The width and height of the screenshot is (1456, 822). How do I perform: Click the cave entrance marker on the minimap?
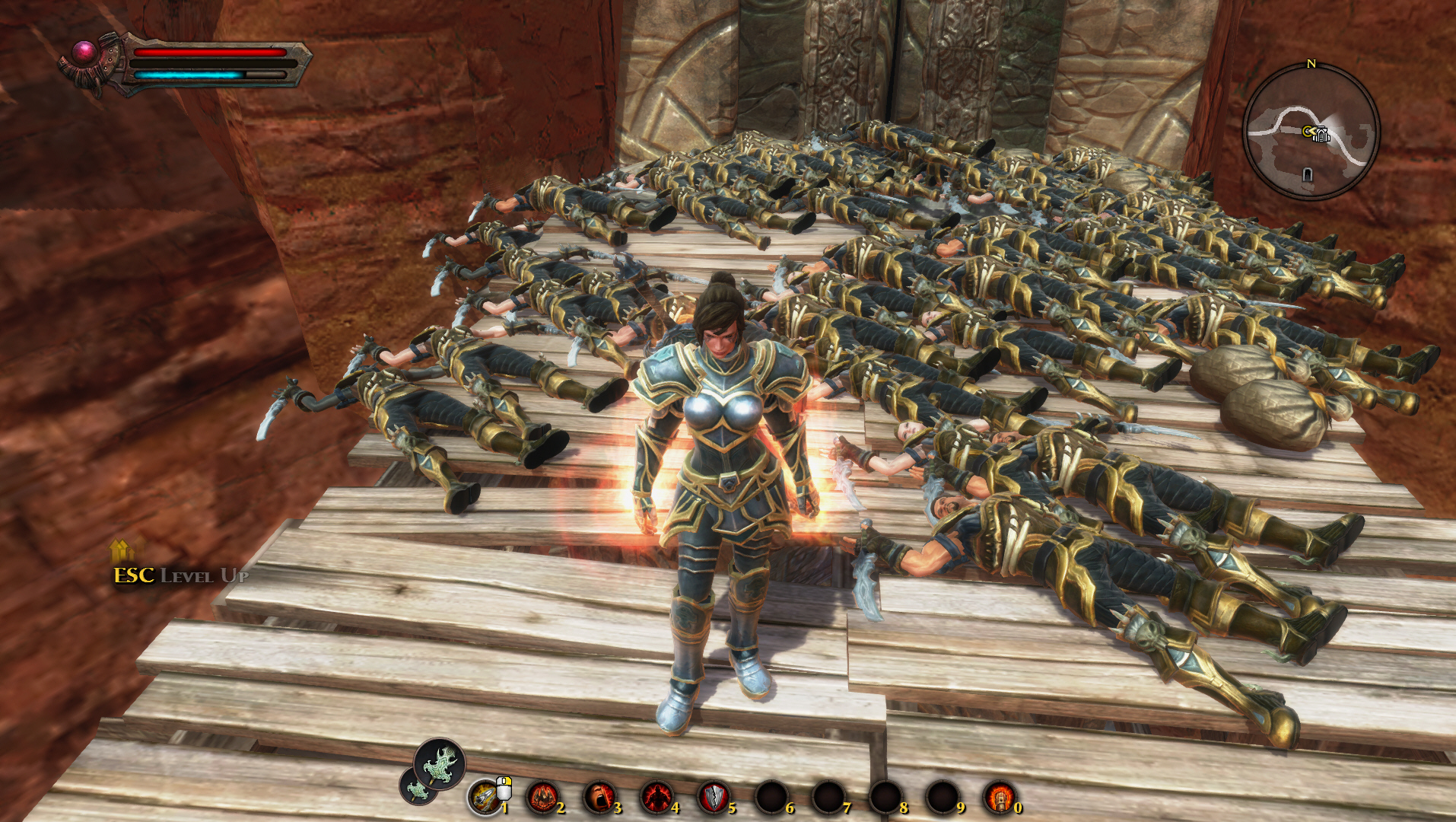click(x=1307, y=175)
